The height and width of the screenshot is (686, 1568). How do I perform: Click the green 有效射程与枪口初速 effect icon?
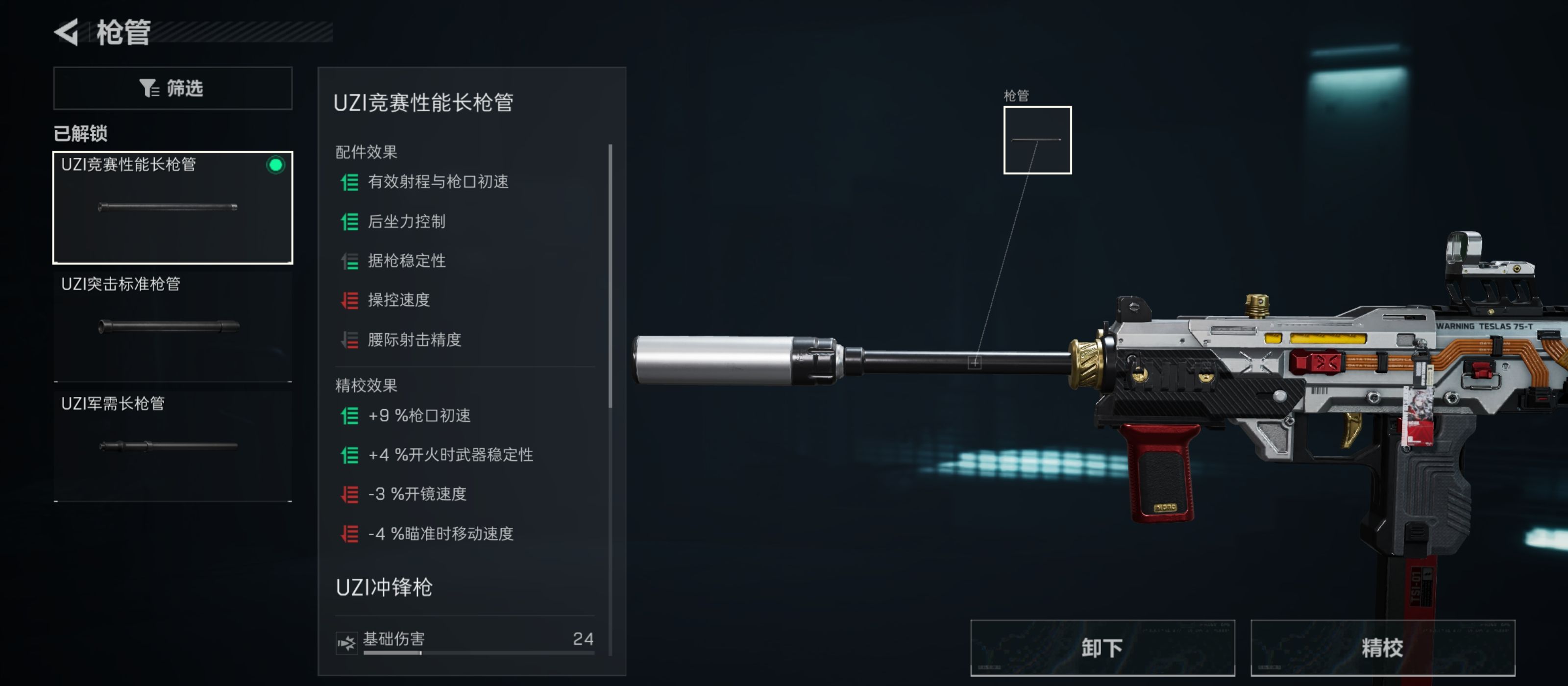tap(349, 182)
